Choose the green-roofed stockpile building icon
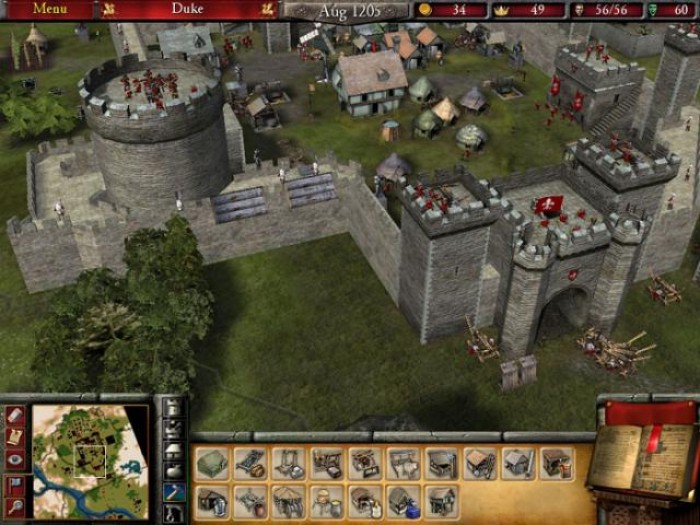 click(x=212, y=463)
